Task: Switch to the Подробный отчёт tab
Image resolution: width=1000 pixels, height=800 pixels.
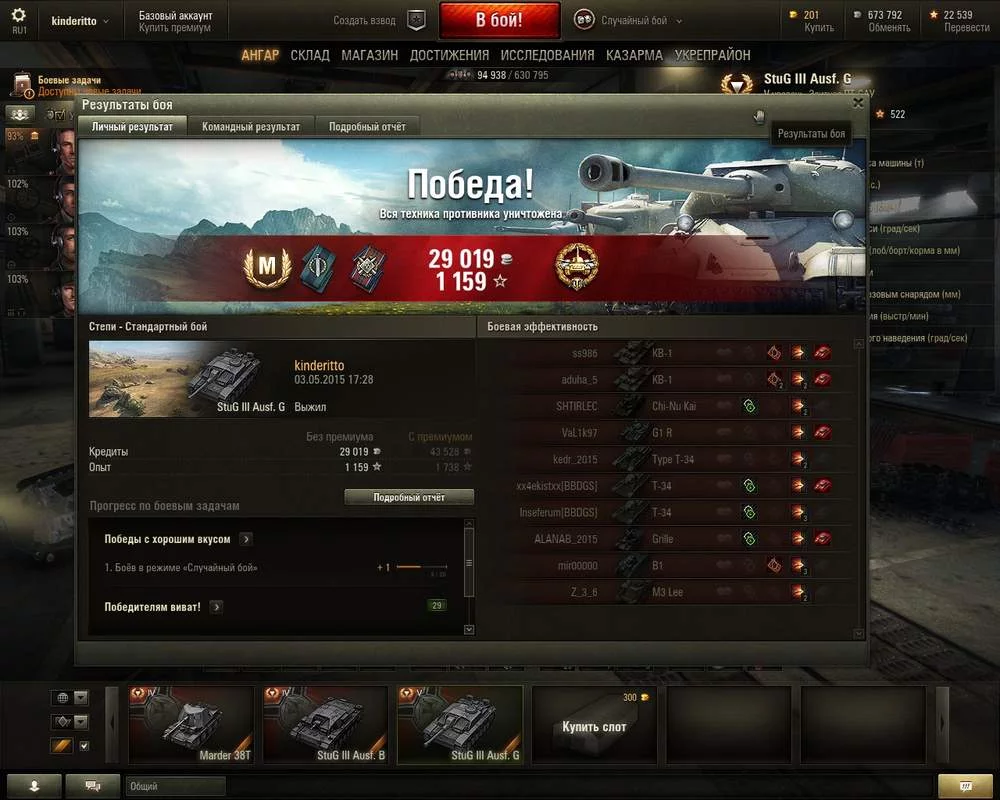Action: click(x=367, y=127)
